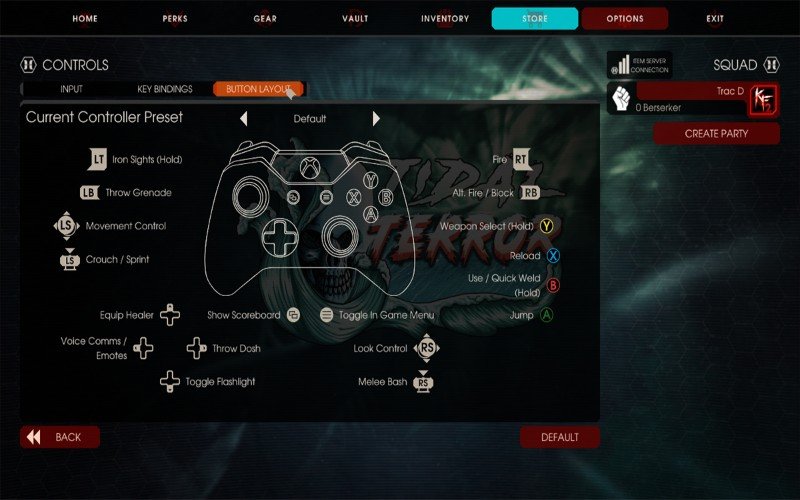
Task: Click the Exit menu entry
Action: click(715, 18)
